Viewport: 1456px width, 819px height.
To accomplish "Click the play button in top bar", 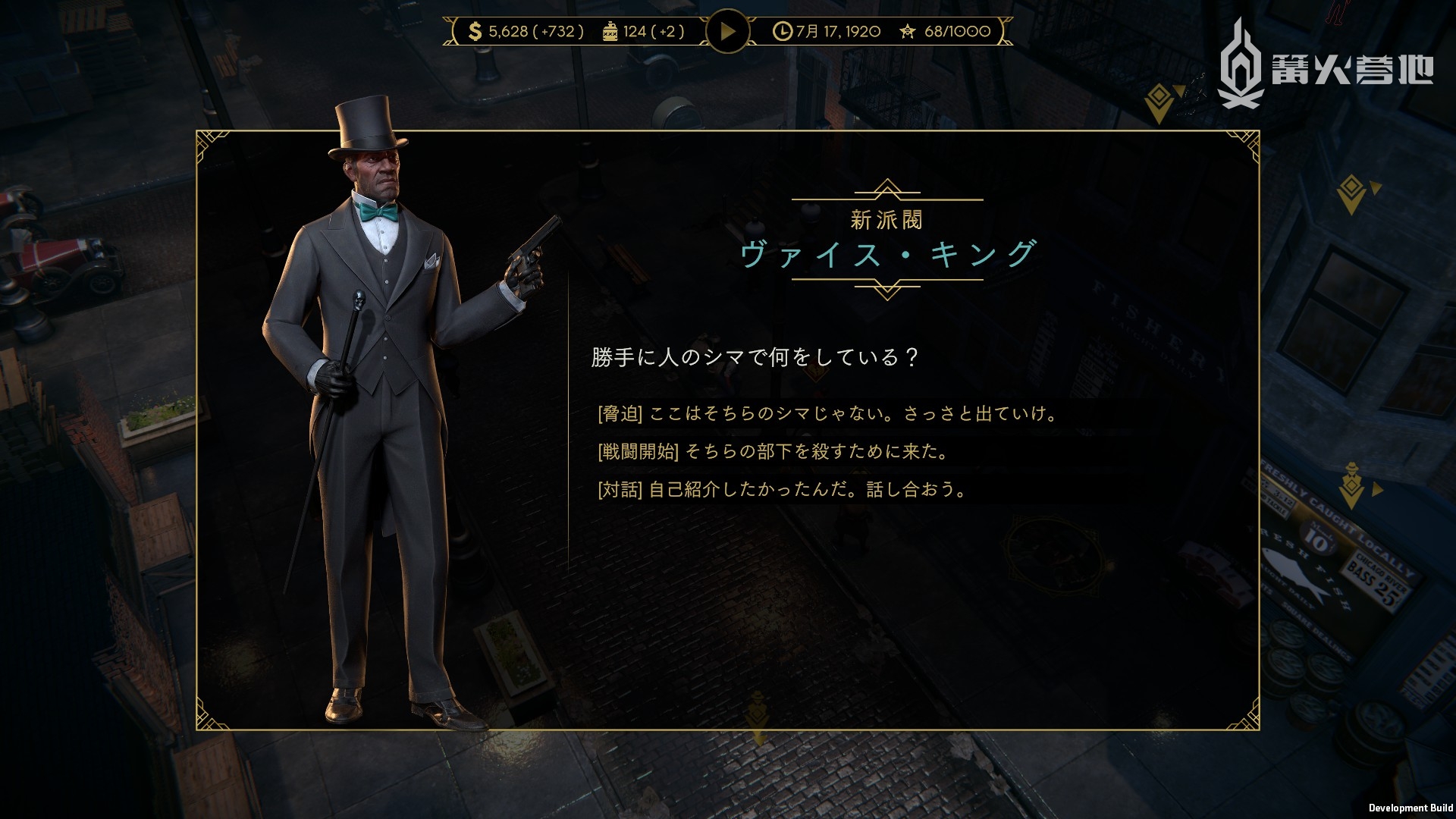I will [727, 31].
